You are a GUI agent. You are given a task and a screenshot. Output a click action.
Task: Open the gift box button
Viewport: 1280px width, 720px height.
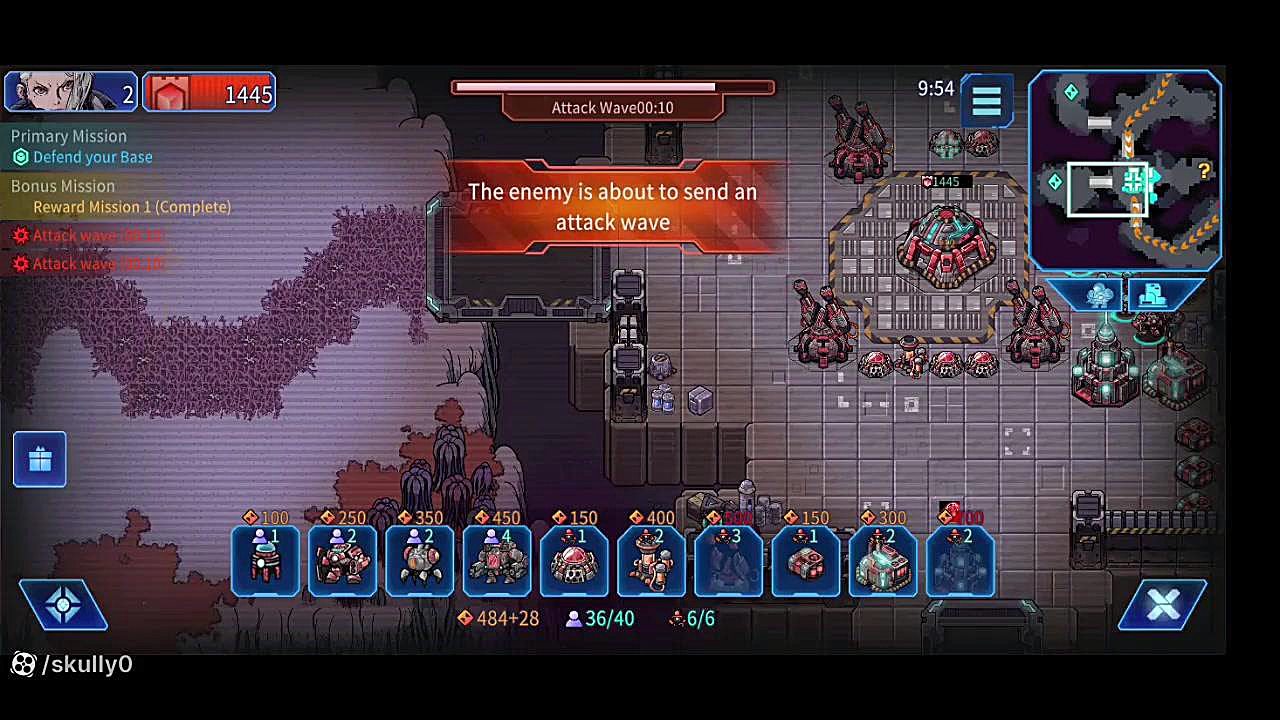40,459
